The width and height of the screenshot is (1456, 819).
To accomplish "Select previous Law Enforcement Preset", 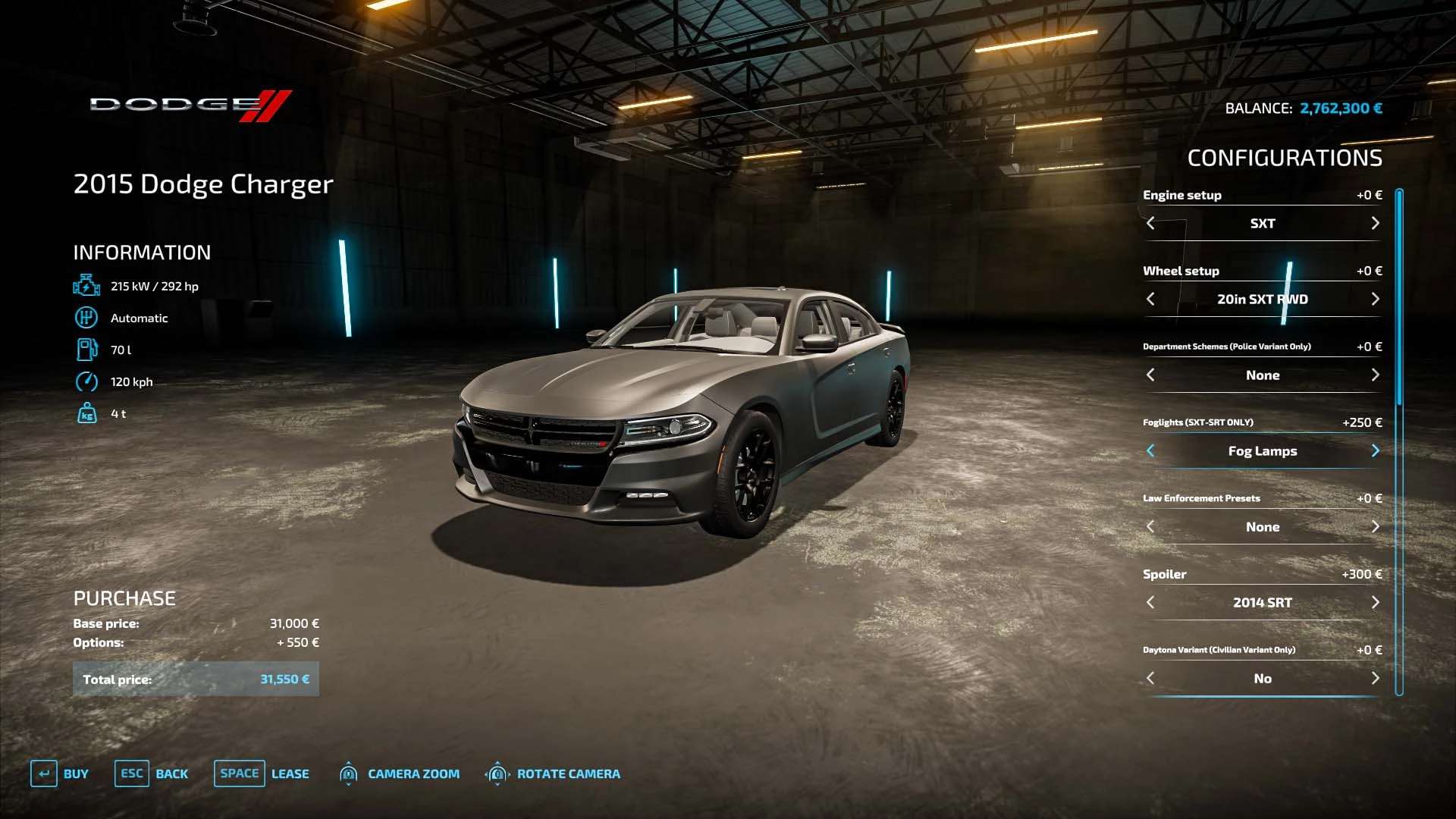I will point(1150,526).
